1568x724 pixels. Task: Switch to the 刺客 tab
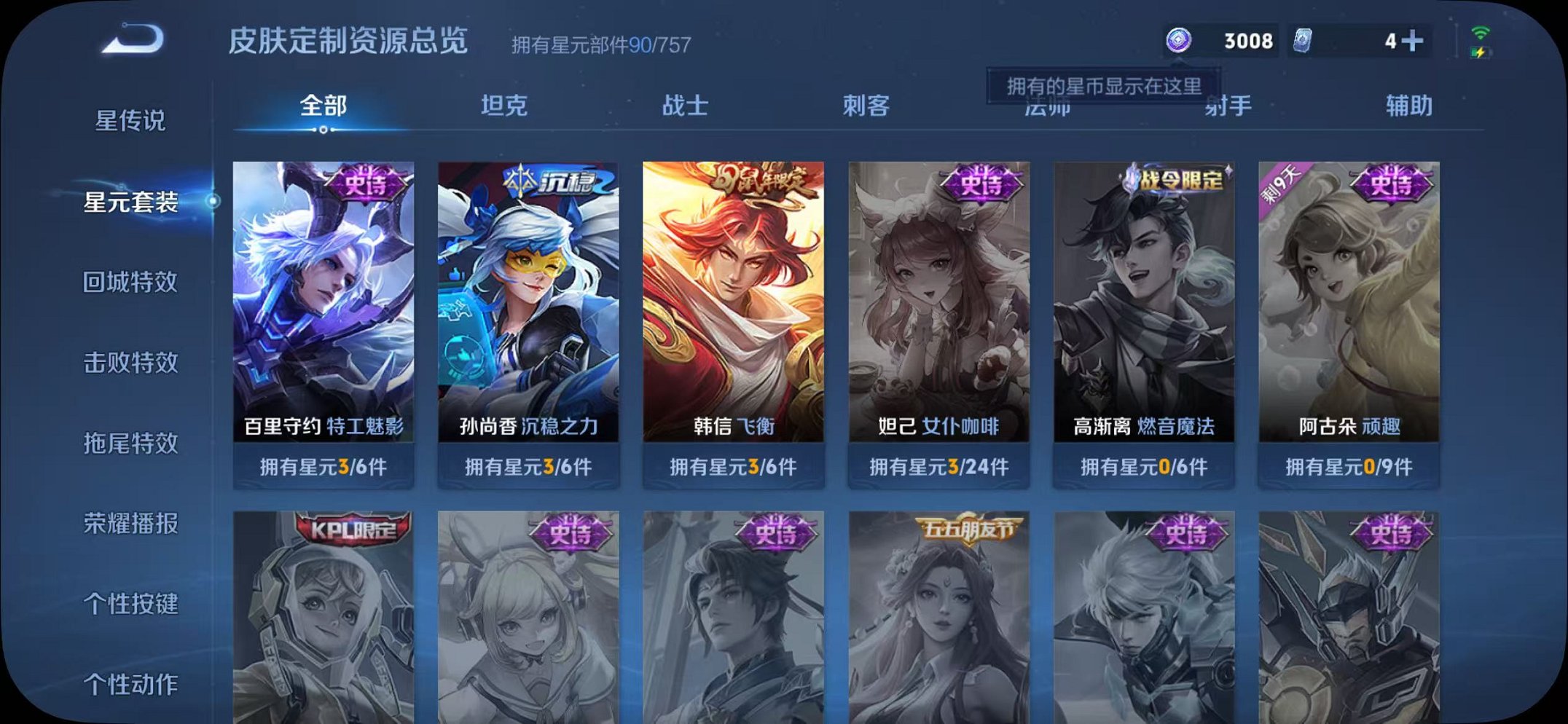click(x=866, y=106)
